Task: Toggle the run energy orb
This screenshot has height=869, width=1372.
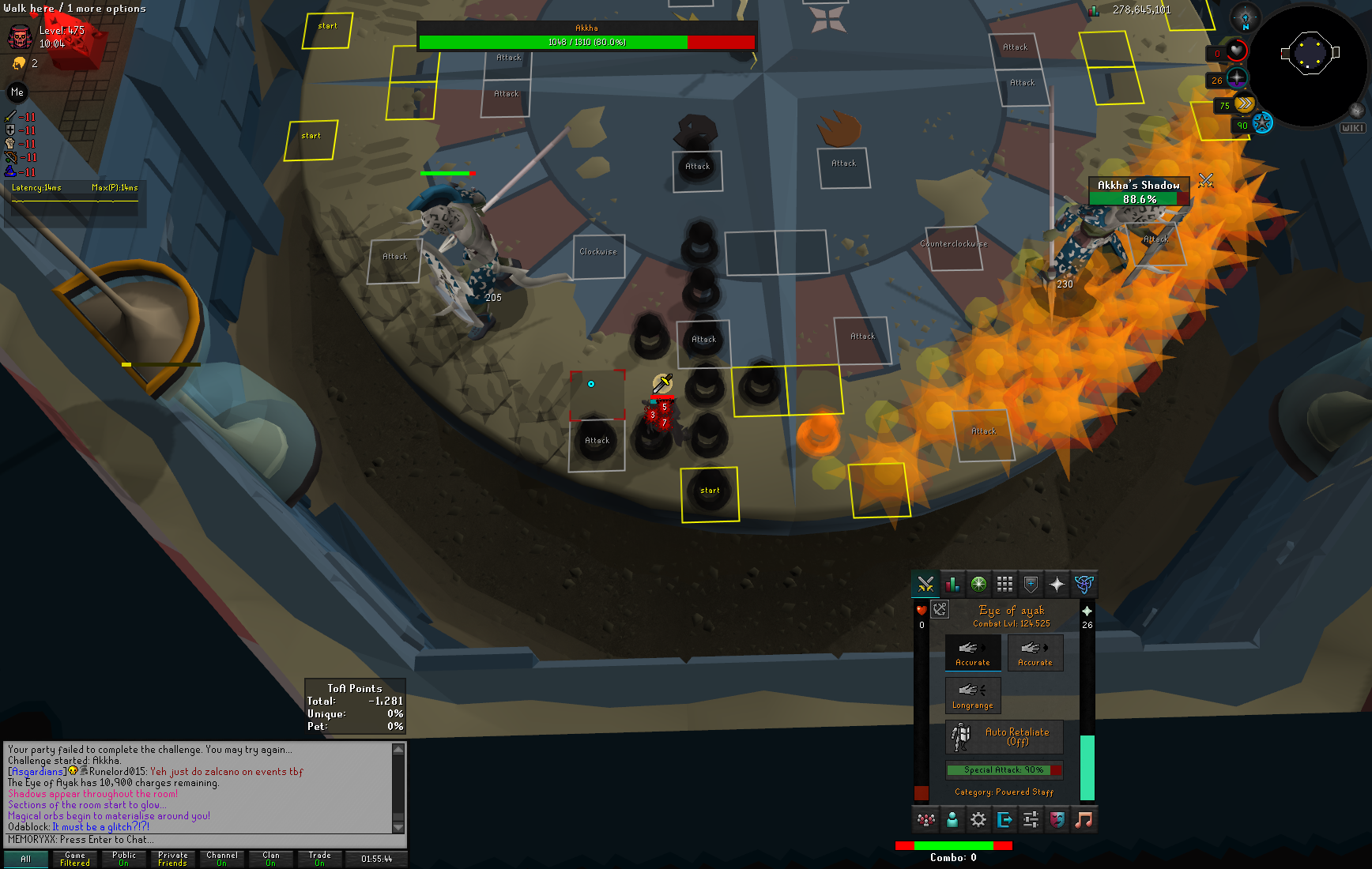Action: click(x=1245, y=104)
